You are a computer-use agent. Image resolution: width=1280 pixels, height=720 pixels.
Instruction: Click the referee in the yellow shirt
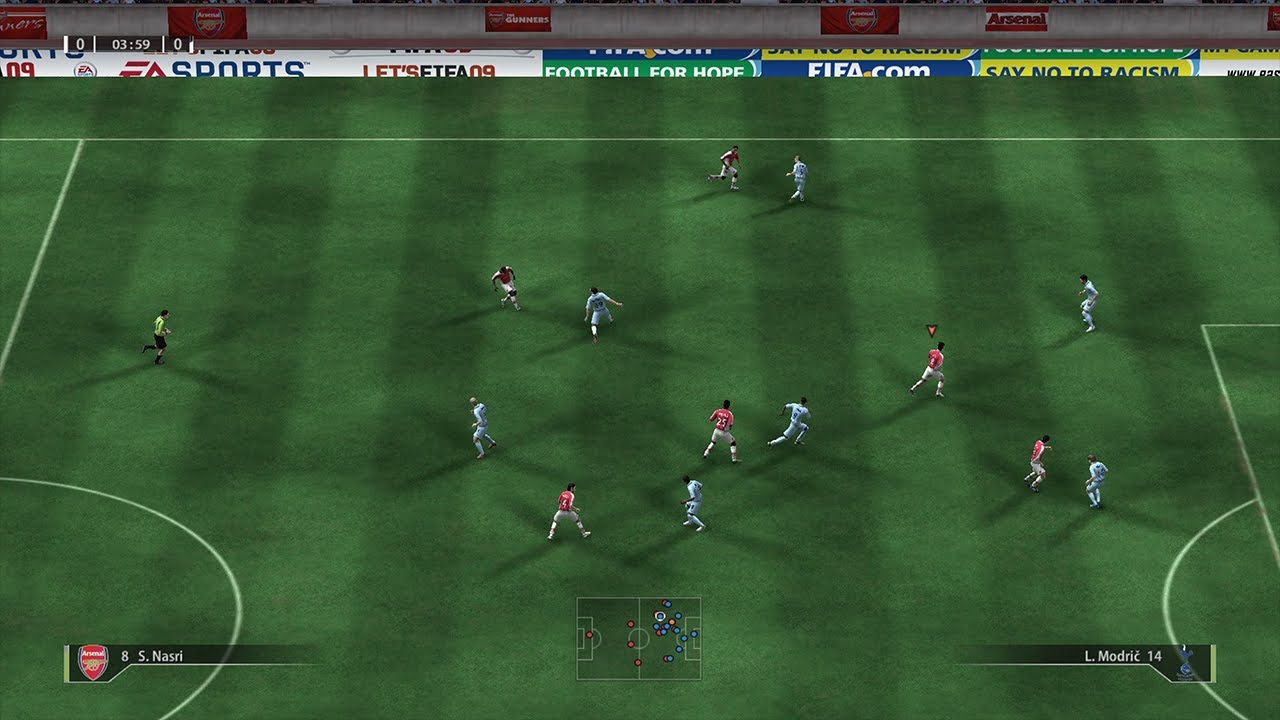click(160, 335)
